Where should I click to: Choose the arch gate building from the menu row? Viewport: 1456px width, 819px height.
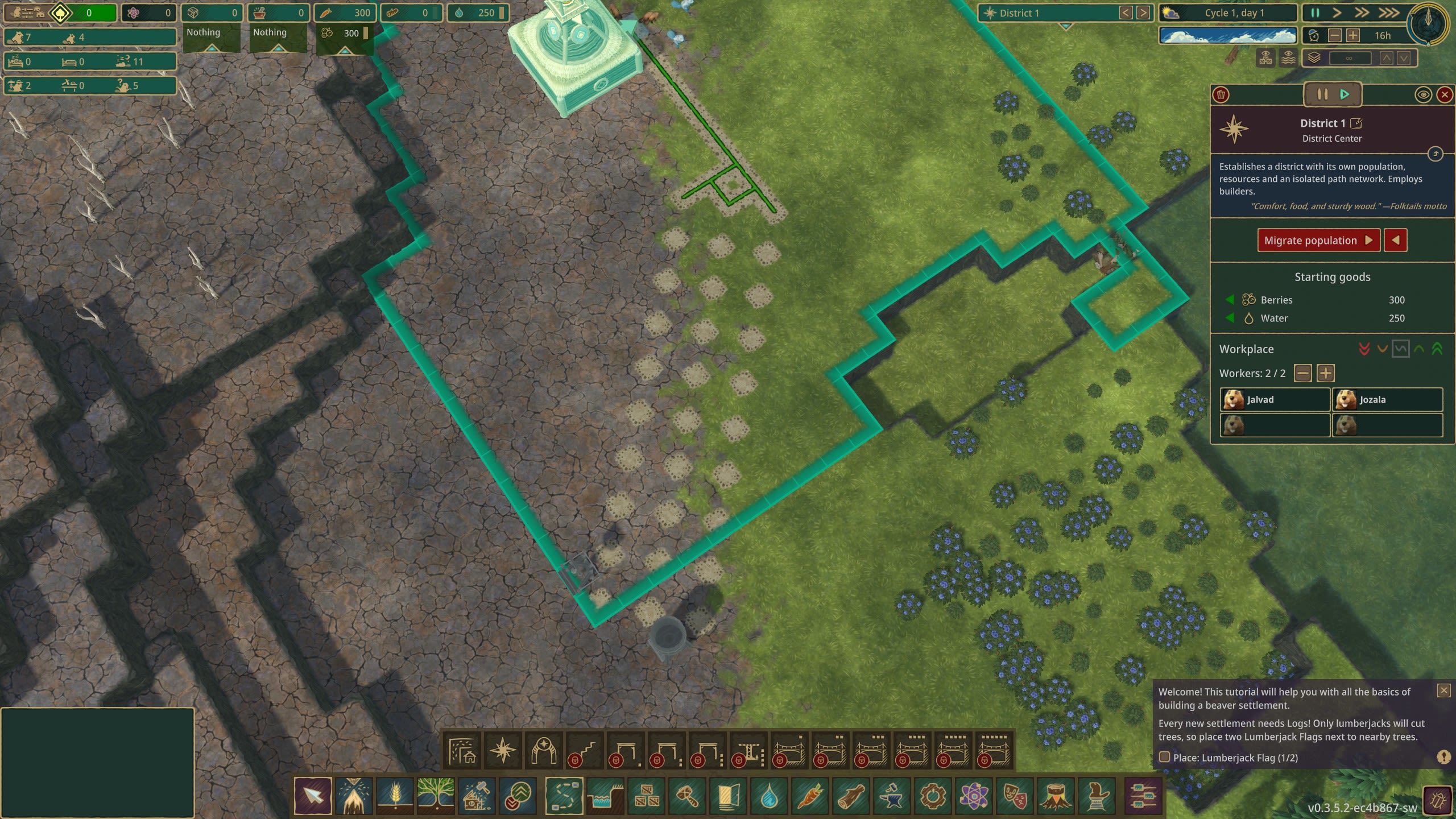pos(545,751)
